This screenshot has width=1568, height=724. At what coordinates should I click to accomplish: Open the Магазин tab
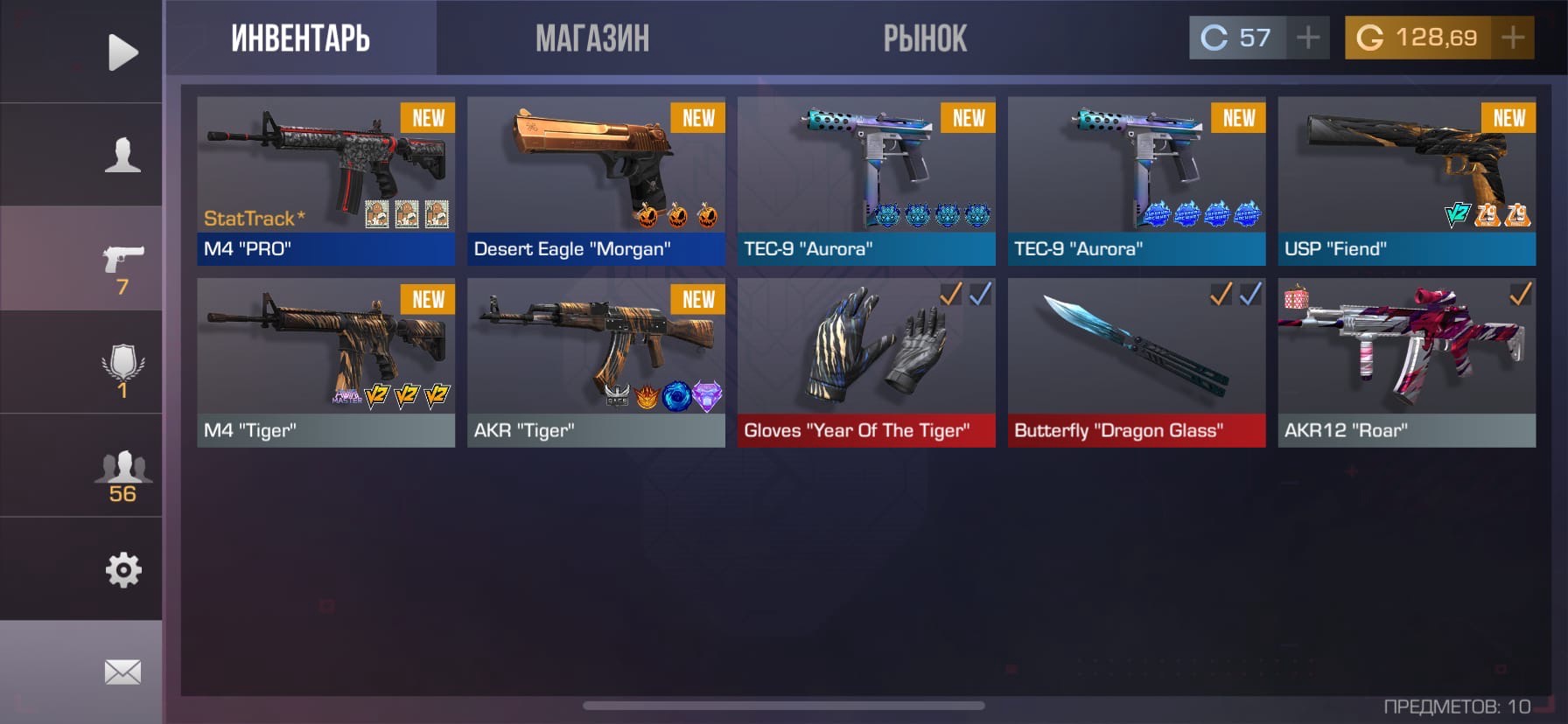point(592,38)
